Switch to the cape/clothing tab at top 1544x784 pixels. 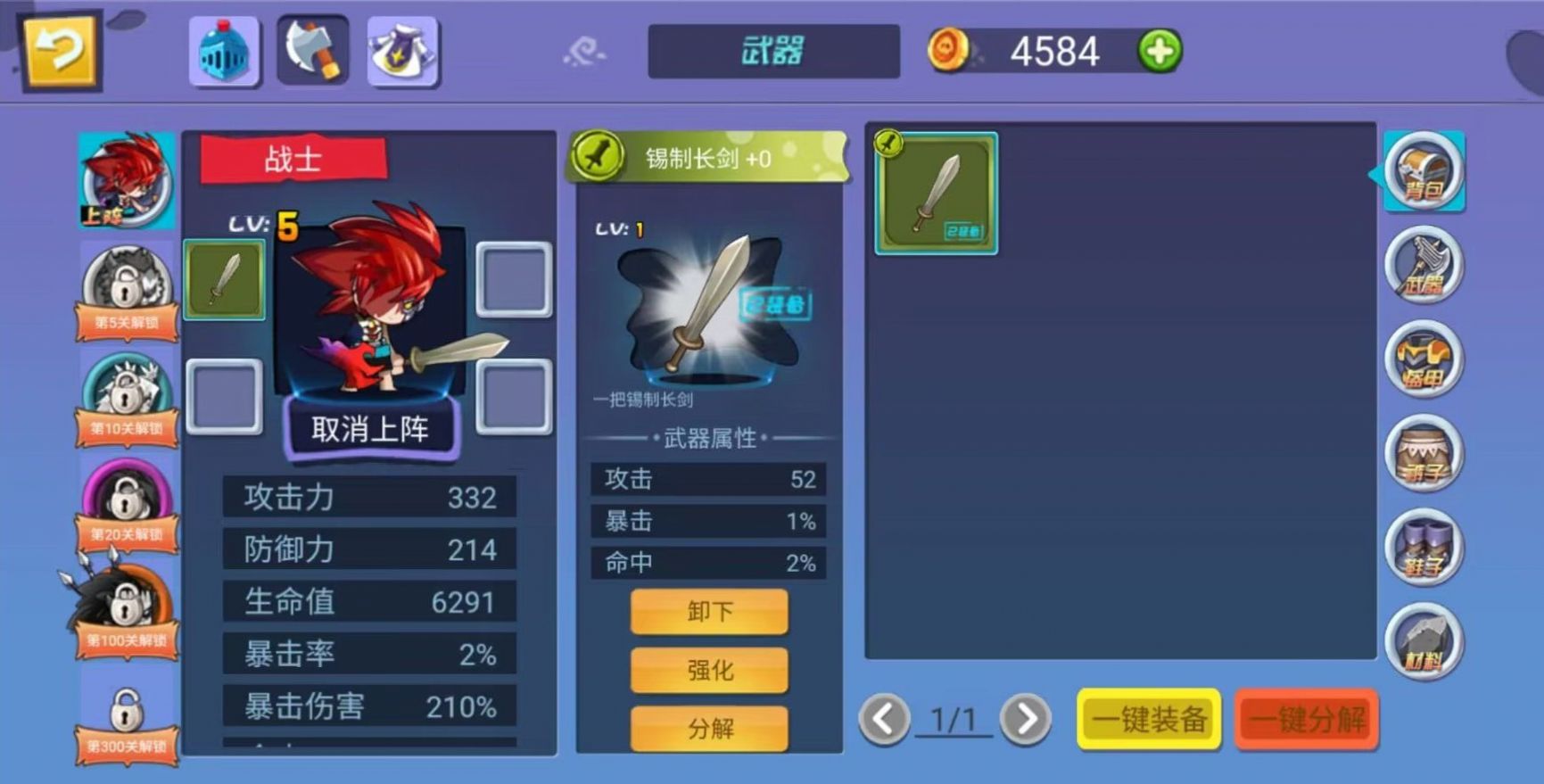403,49
